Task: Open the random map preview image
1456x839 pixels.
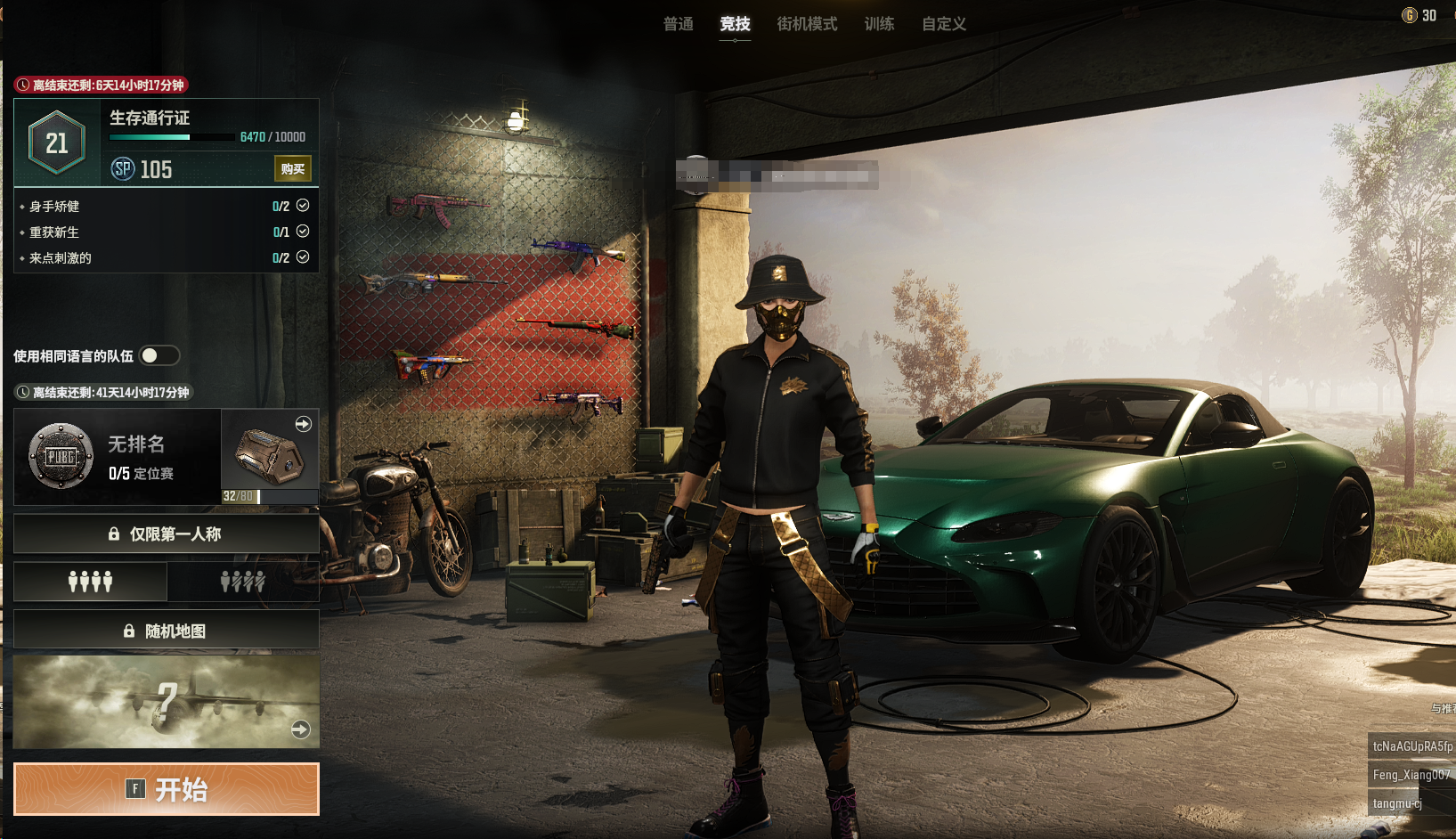Action: tap(166, 702)
